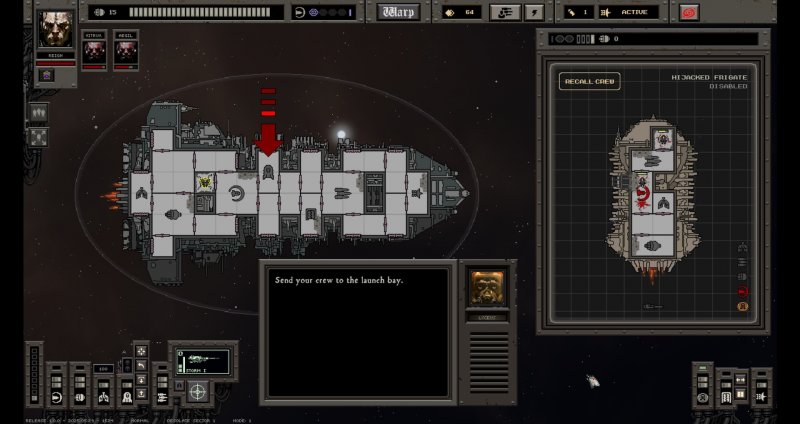The width and height of the screenshot is (800, 424).
Task: Select the yellow emblem room on ship
Action: pyautogui.click(x=206, y=182)
